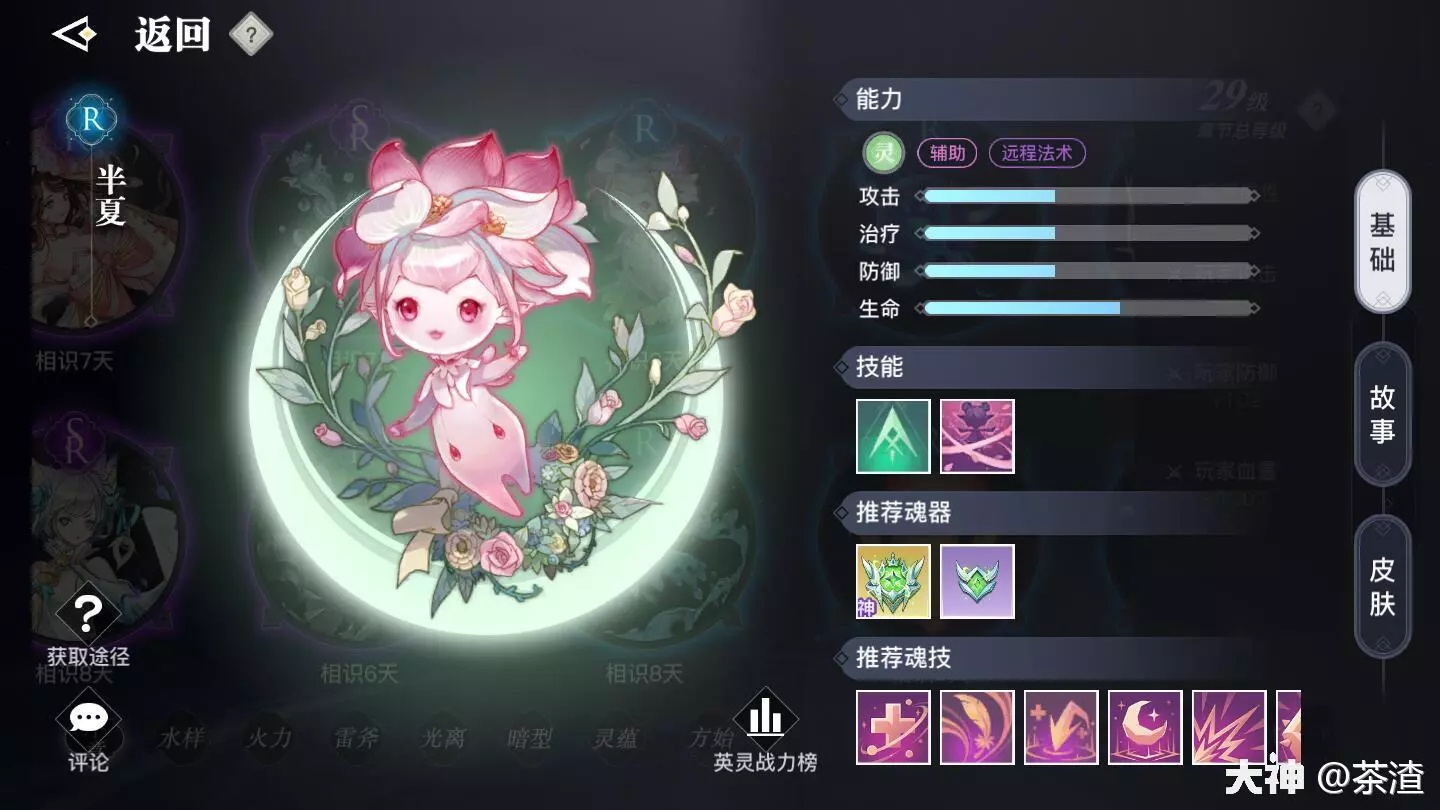Image resolution: width=1440 pixels, height=810 pixels.
Task: Tap the 辅助 role tag
Action: pyautogui.click(x=947, y=153)
